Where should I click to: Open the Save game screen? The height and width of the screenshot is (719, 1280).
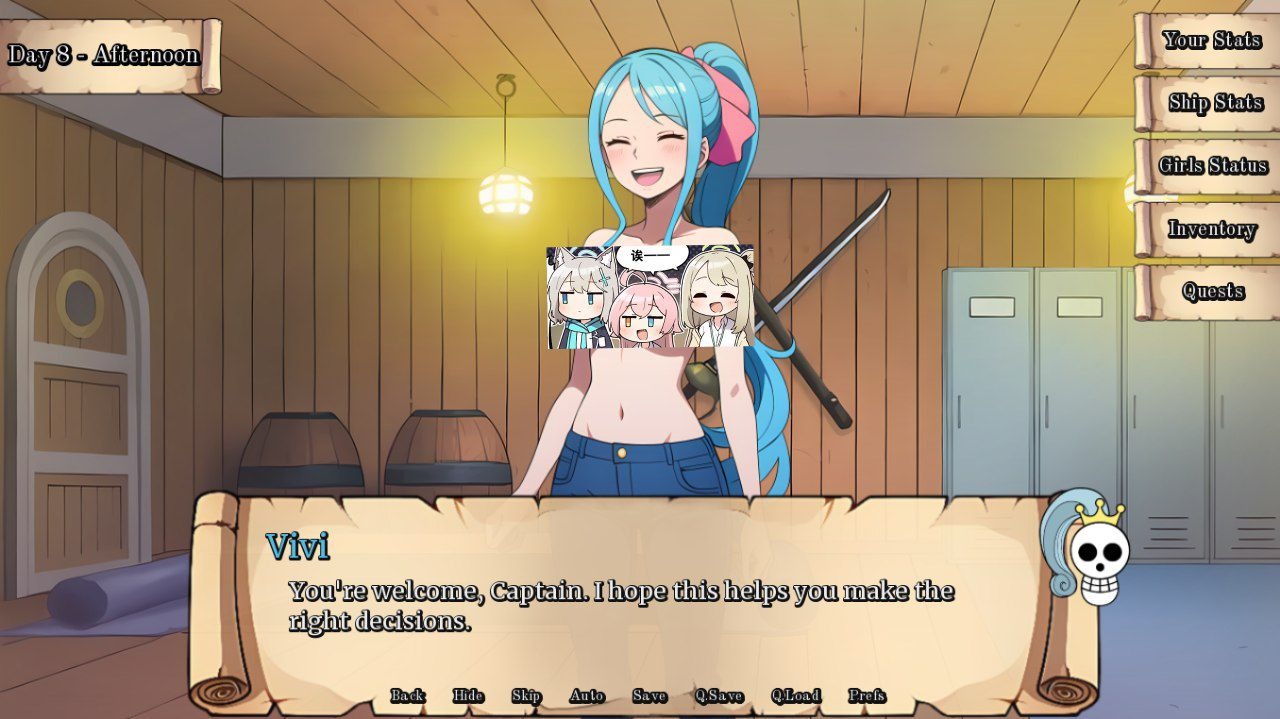[649, 696]
